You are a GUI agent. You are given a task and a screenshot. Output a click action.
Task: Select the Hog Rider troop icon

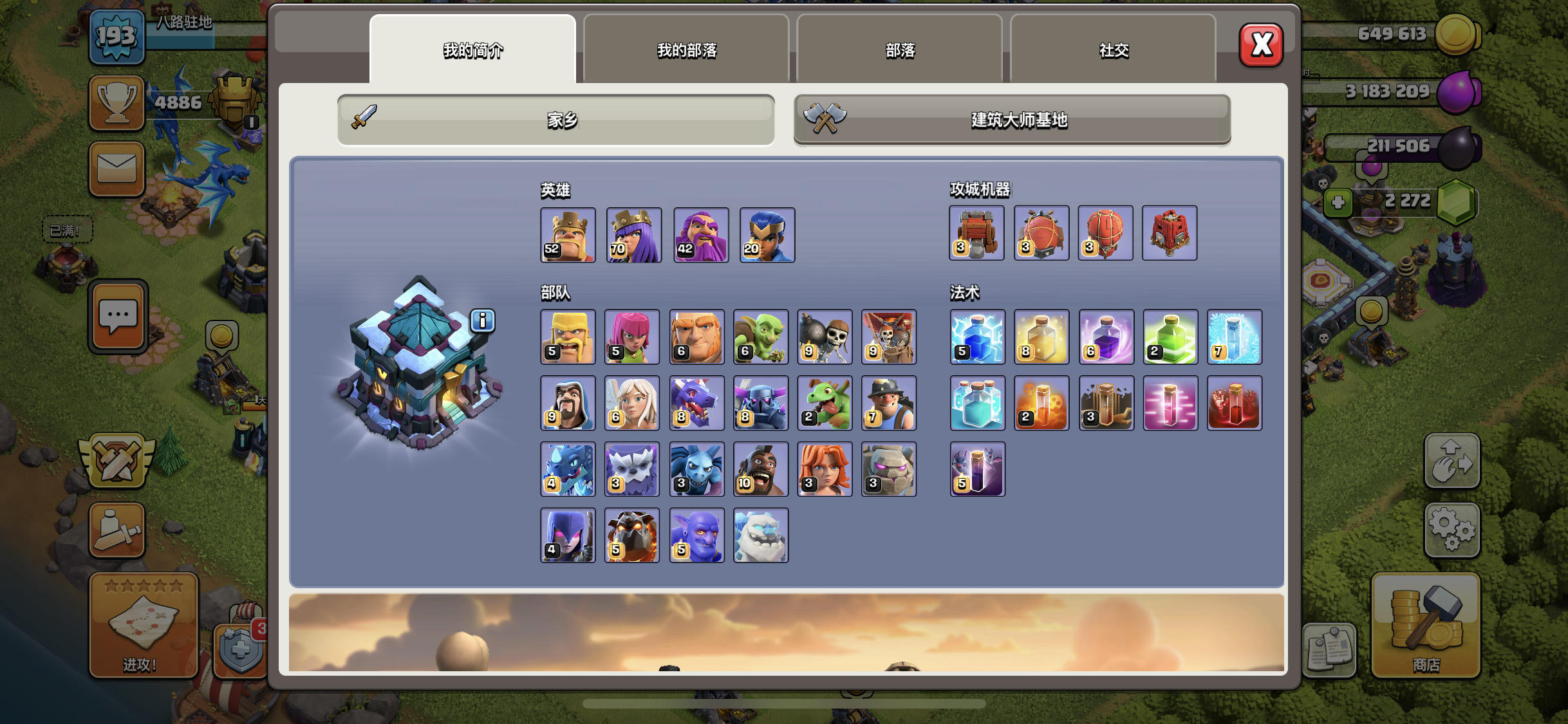(761, 469)
